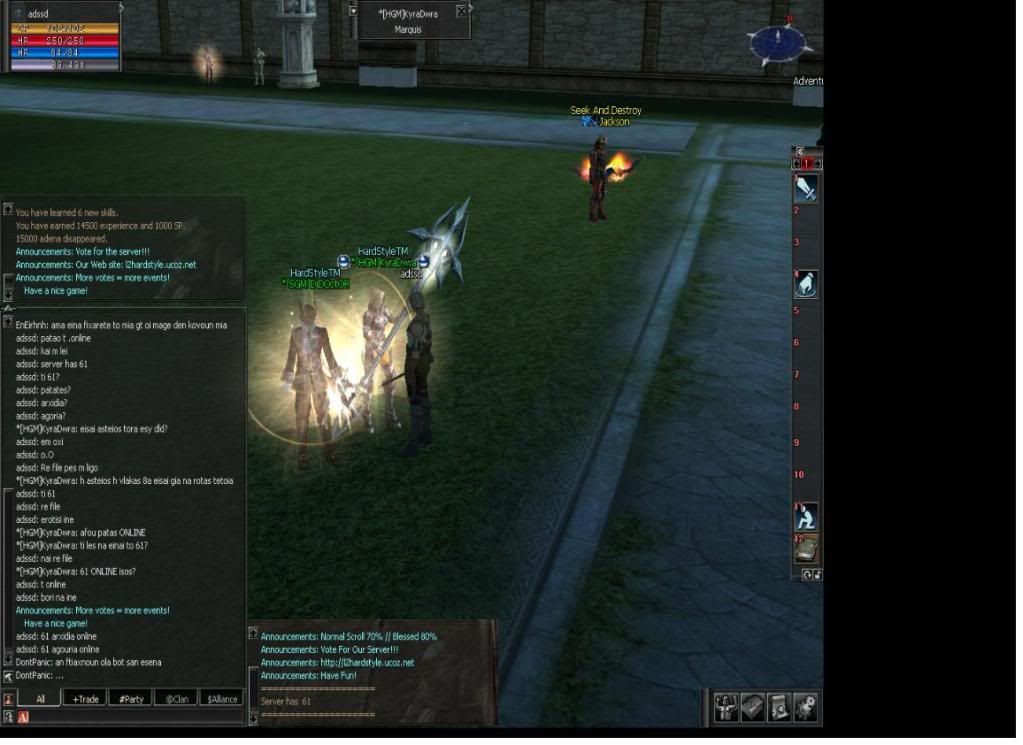Screen dimensions: 1023x745
Task: Click the chat text input field
Action: click(135, 717)
